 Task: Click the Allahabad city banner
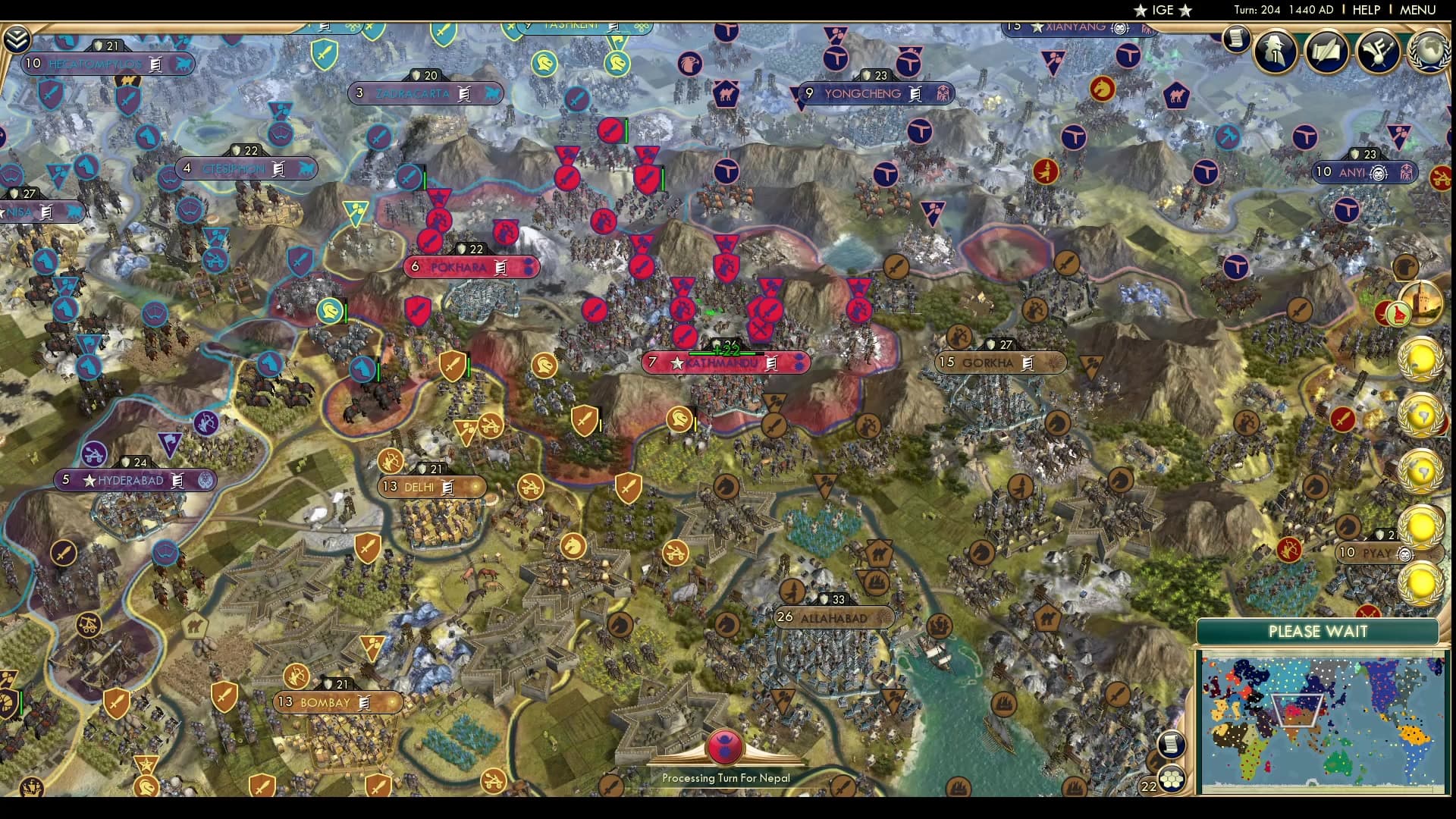click(x=832, y=618)
